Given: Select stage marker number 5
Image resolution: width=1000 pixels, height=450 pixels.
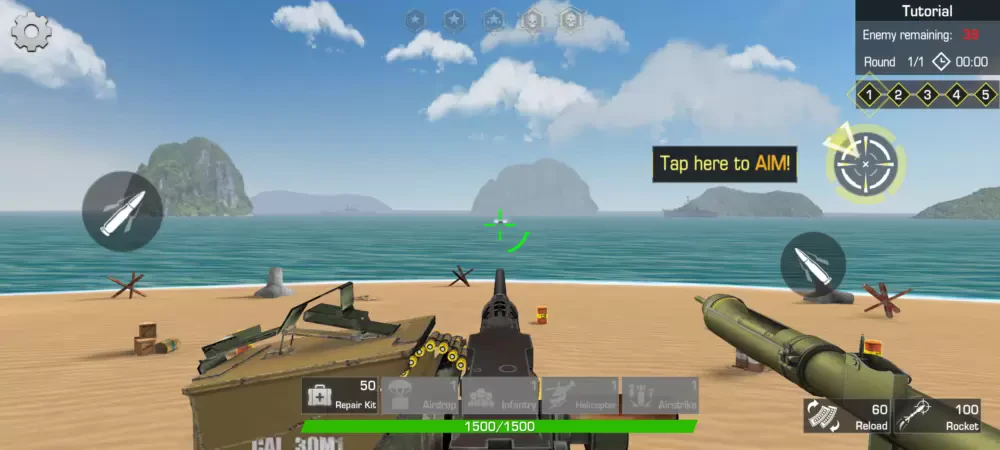Looking at the screenshot, I should tap(985, 96).
